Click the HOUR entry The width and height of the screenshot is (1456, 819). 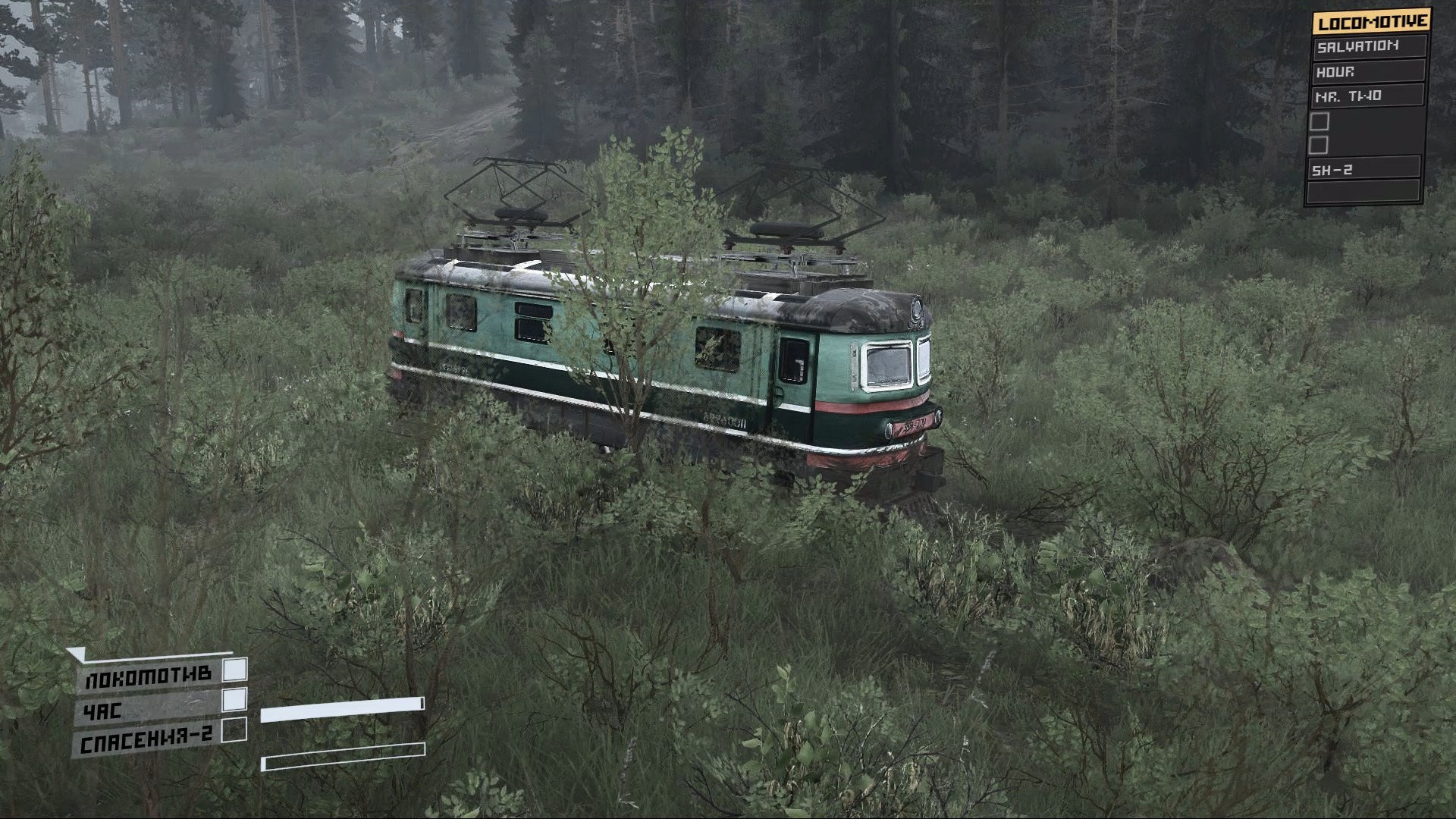click(1369, 72)
